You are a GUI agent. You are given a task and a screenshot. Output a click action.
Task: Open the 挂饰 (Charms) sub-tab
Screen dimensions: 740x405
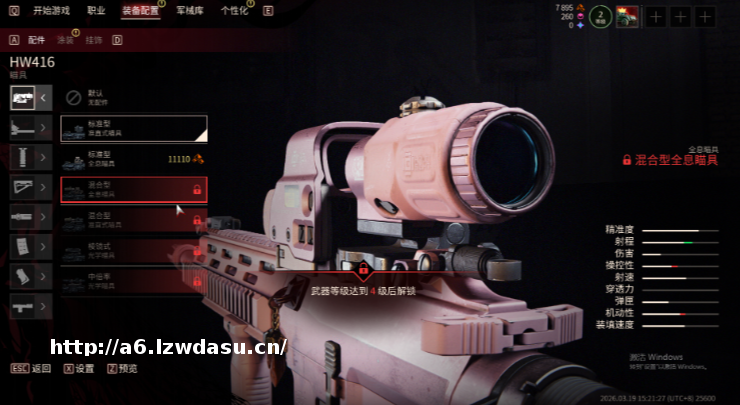[x=94, y=40]
